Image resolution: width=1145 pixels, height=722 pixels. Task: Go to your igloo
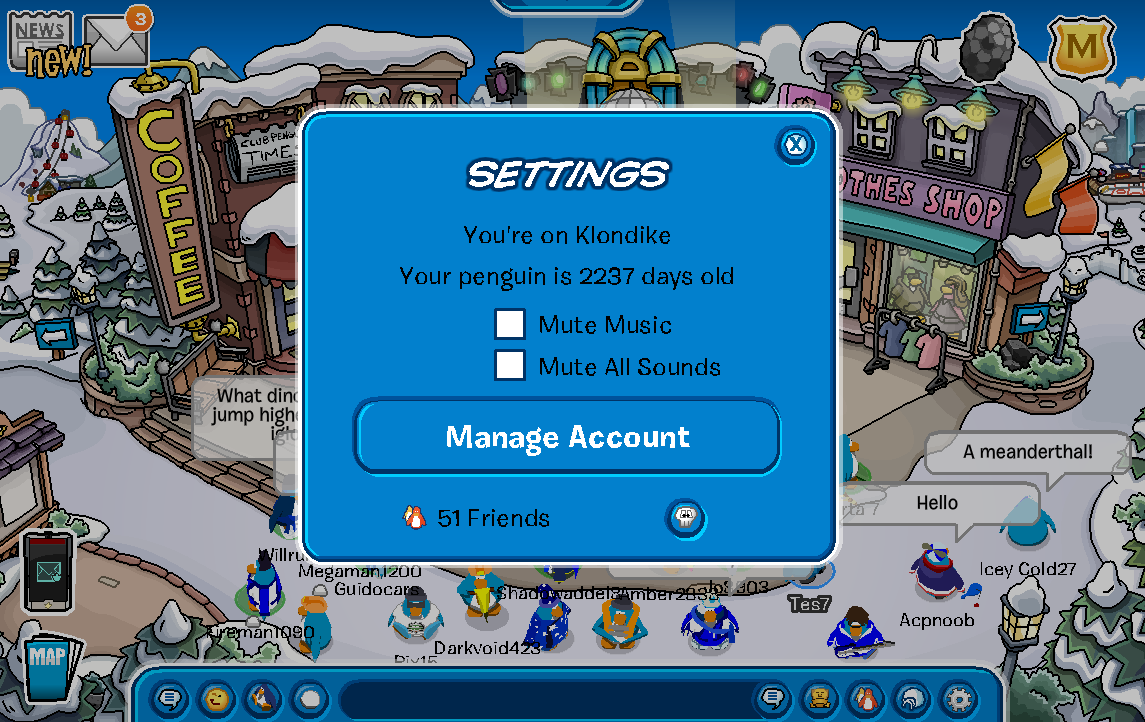tap(912, 698)
